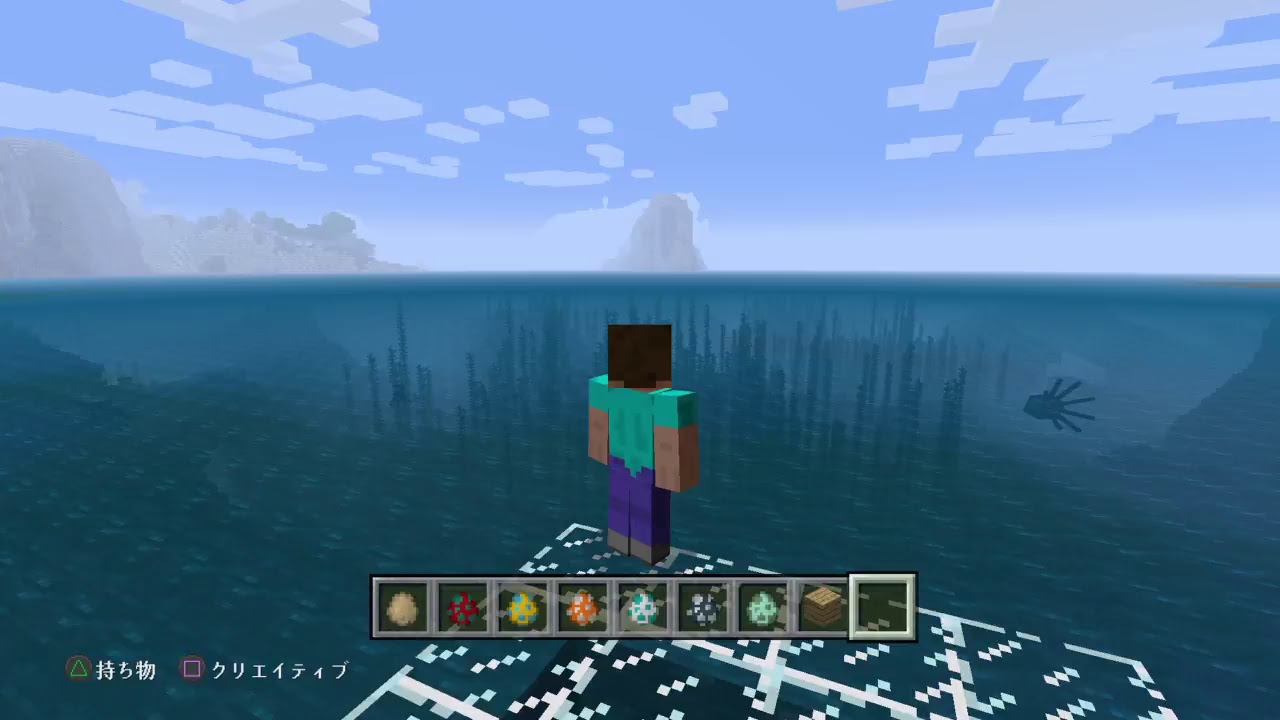Select the pale green spawn egg

point(763,607)
